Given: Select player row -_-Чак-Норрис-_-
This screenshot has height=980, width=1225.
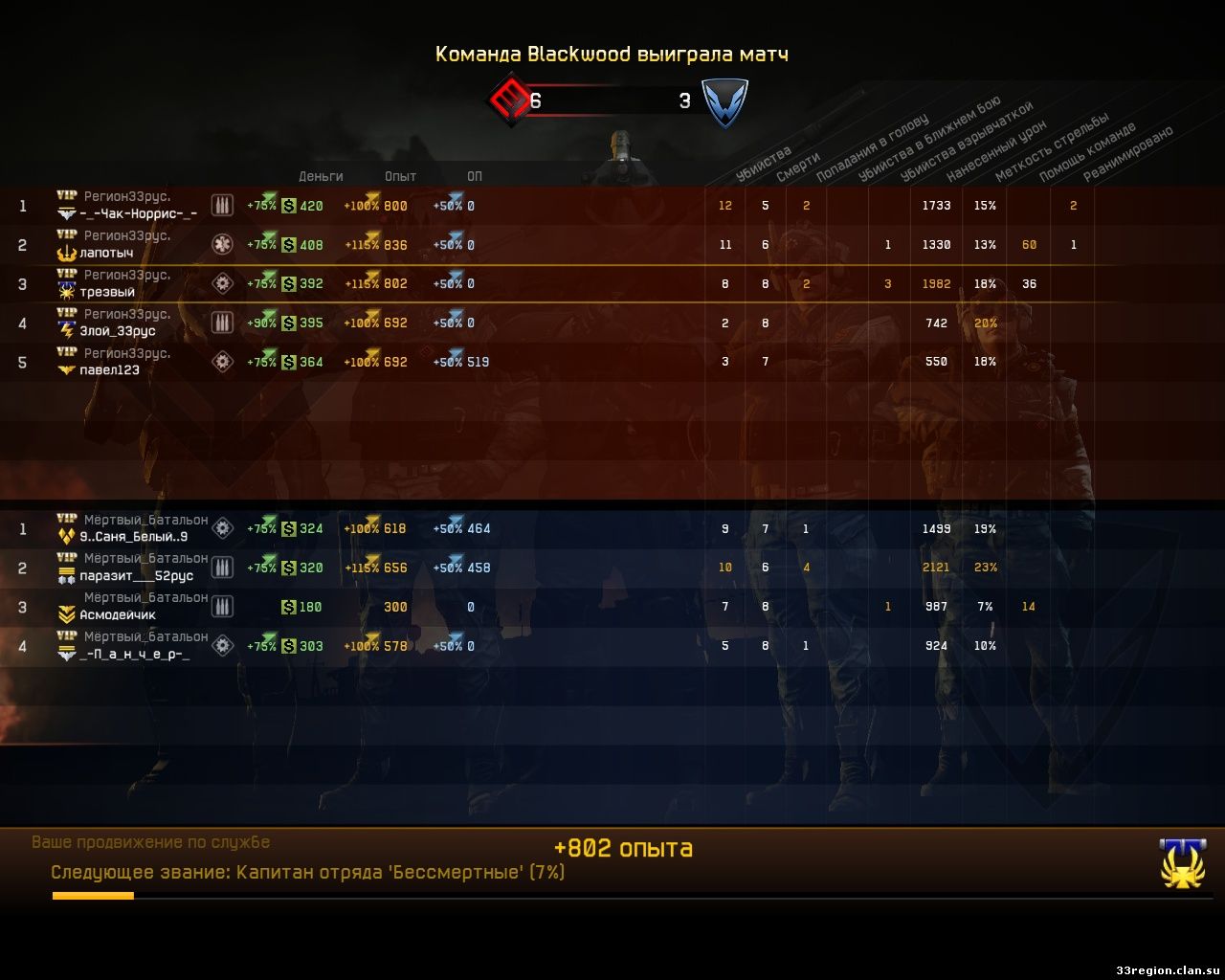Looking at the screenshot, I should (x=139, y=214).
